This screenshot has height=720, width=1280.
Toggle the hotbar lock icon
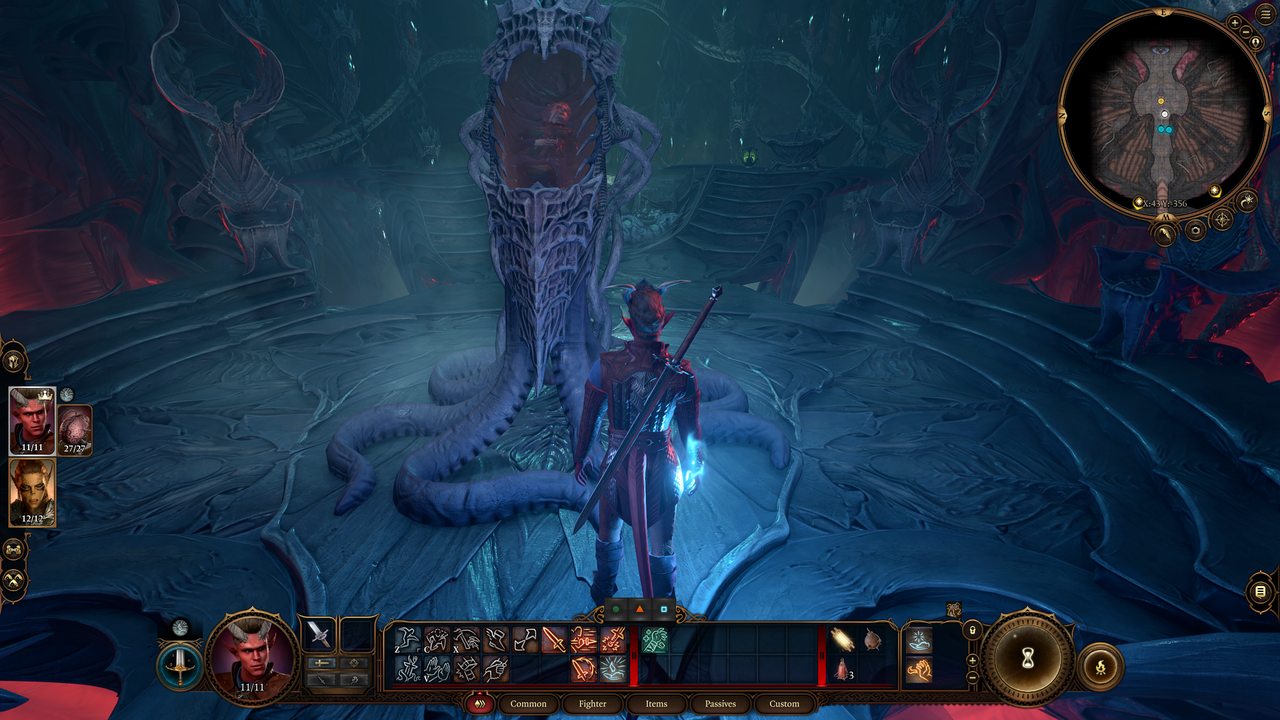coord(971,630)
